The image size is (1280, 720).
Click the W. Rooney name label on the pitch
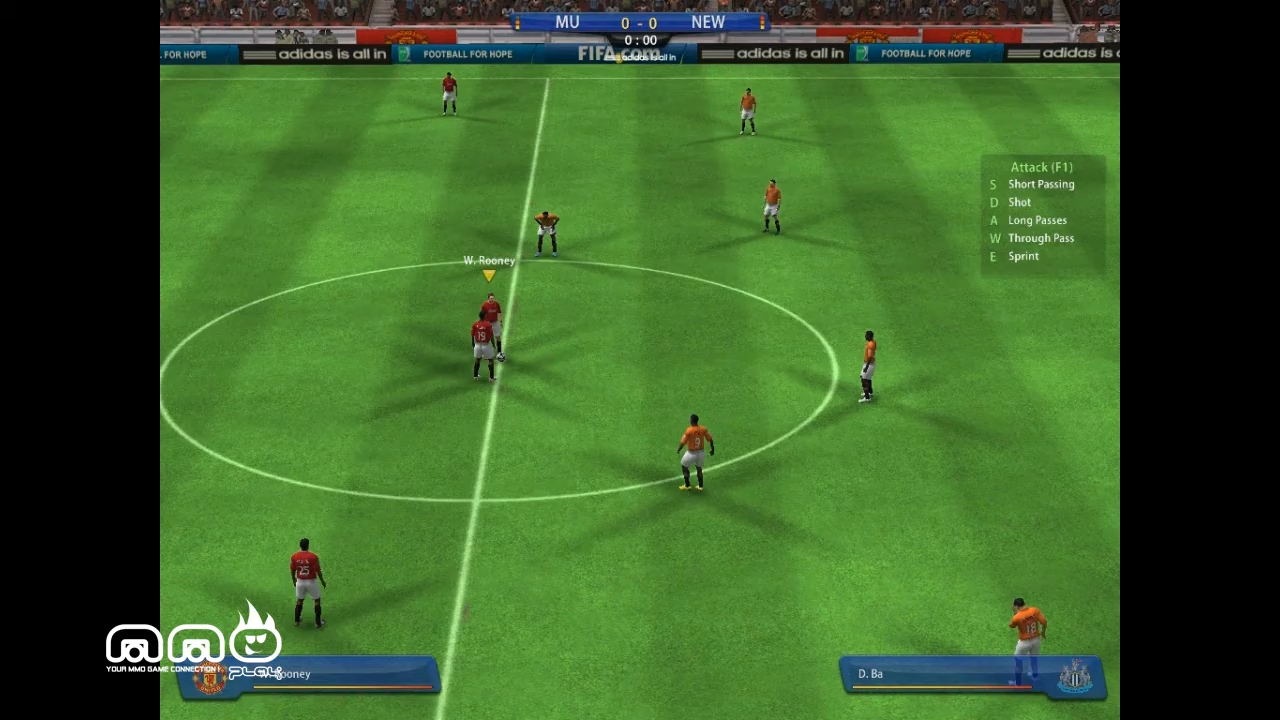[489, 260]
